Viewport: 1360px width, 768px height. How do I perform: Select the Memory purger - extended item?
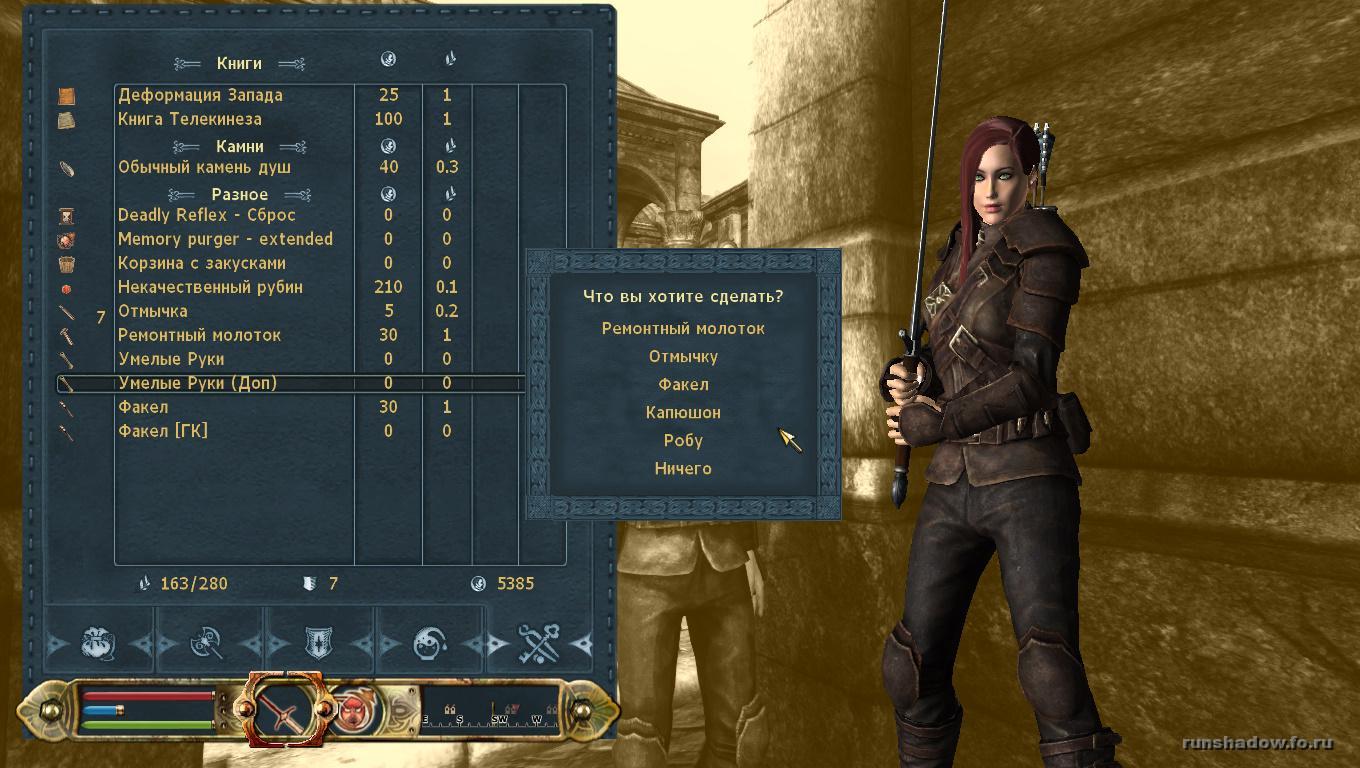225,239
